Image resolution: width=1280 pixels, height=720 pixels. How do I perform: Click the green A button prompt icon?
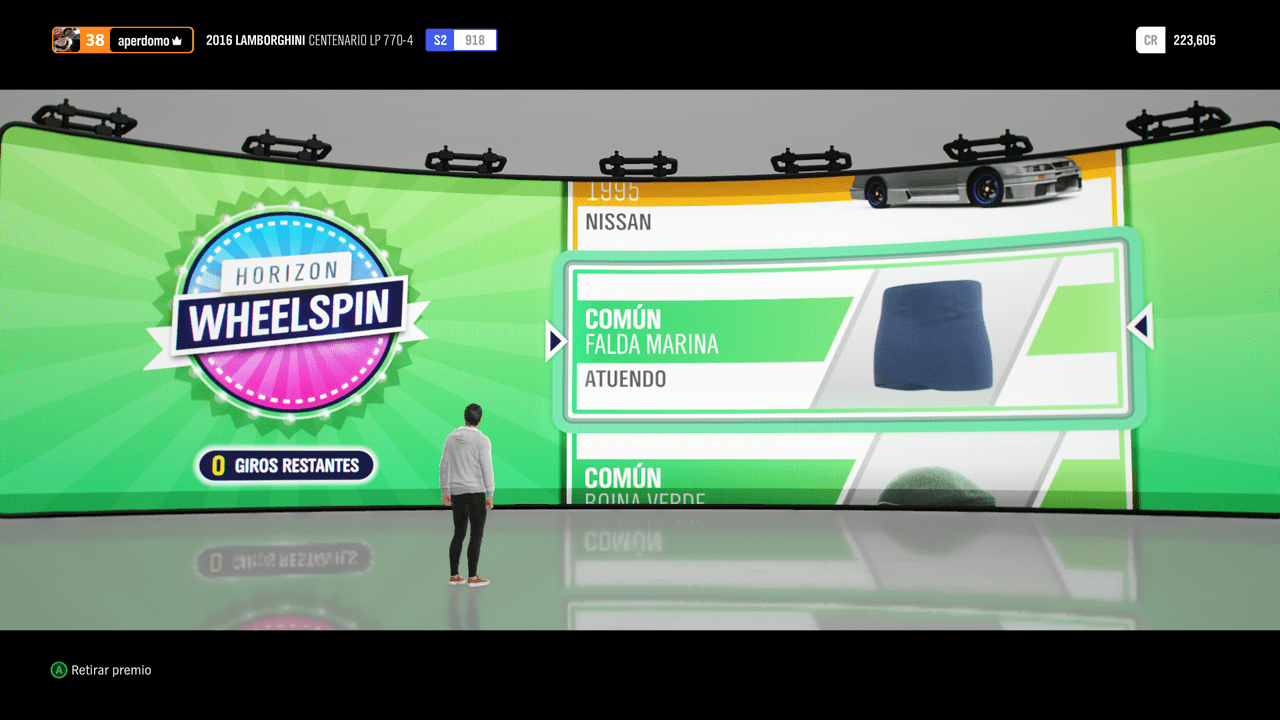[60, 670]
